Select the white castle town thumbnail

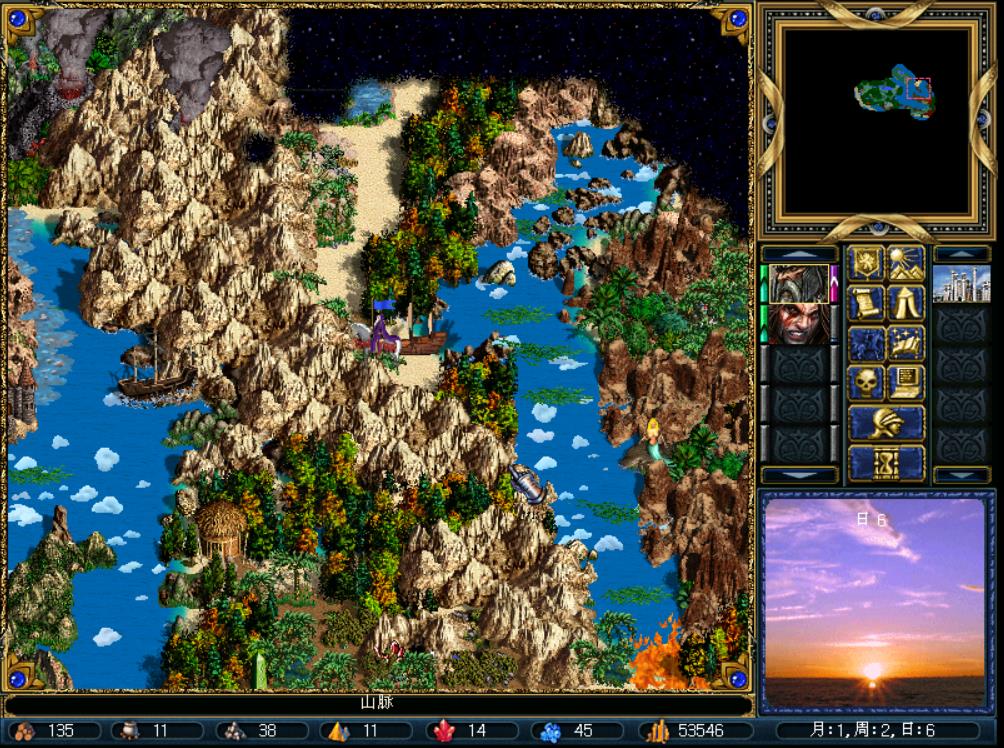[961, 284]
